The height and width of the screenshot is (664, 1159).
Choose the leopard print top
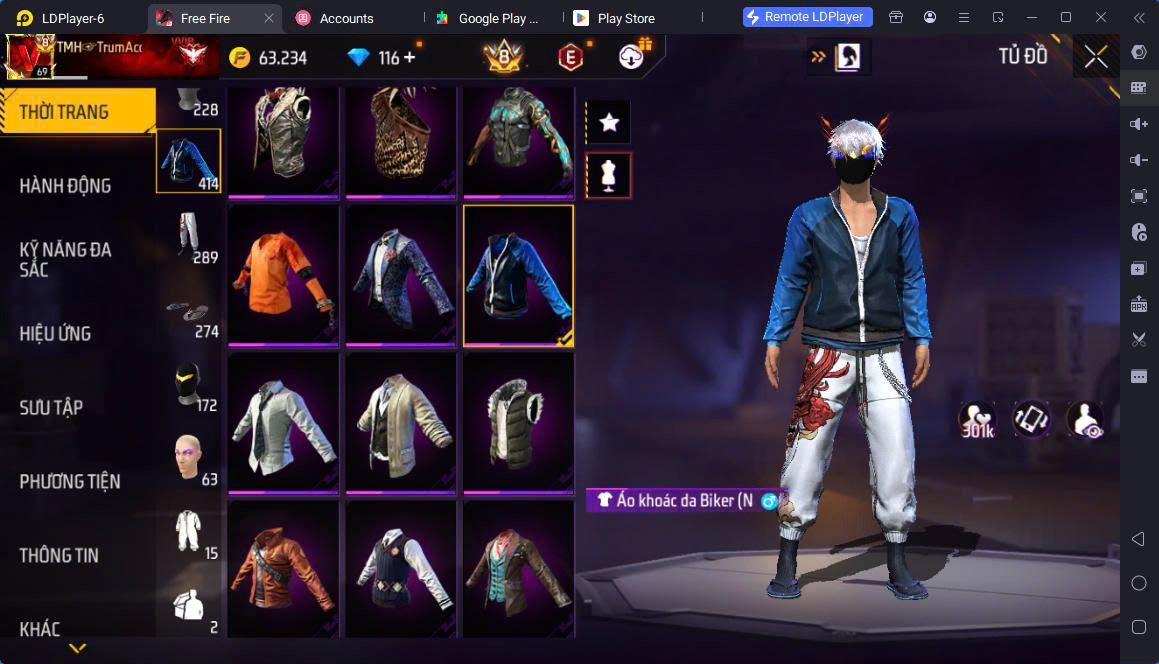(x=401, y=140)
